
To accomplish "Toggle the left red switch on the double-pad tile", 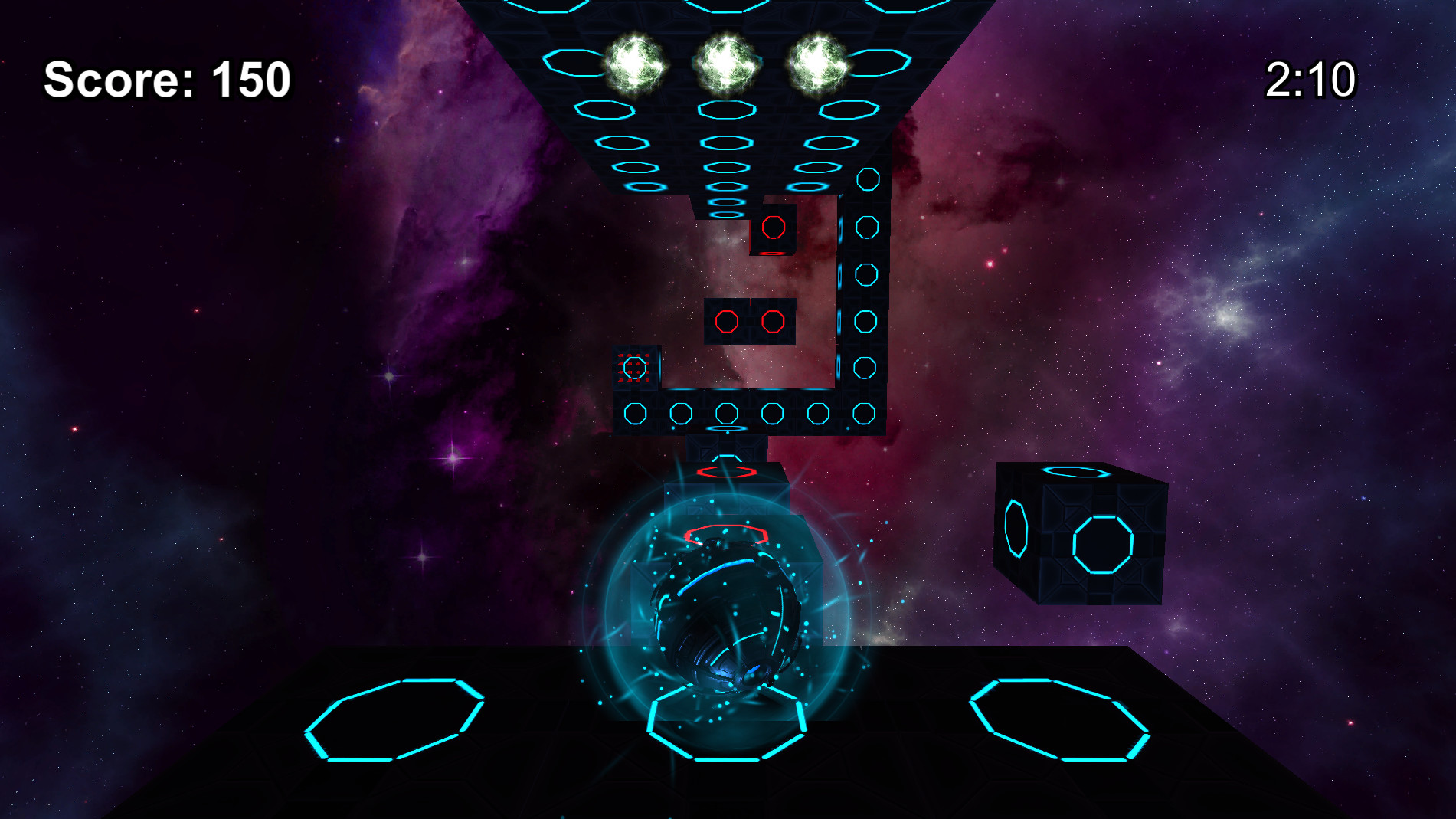I will (727, 323).
